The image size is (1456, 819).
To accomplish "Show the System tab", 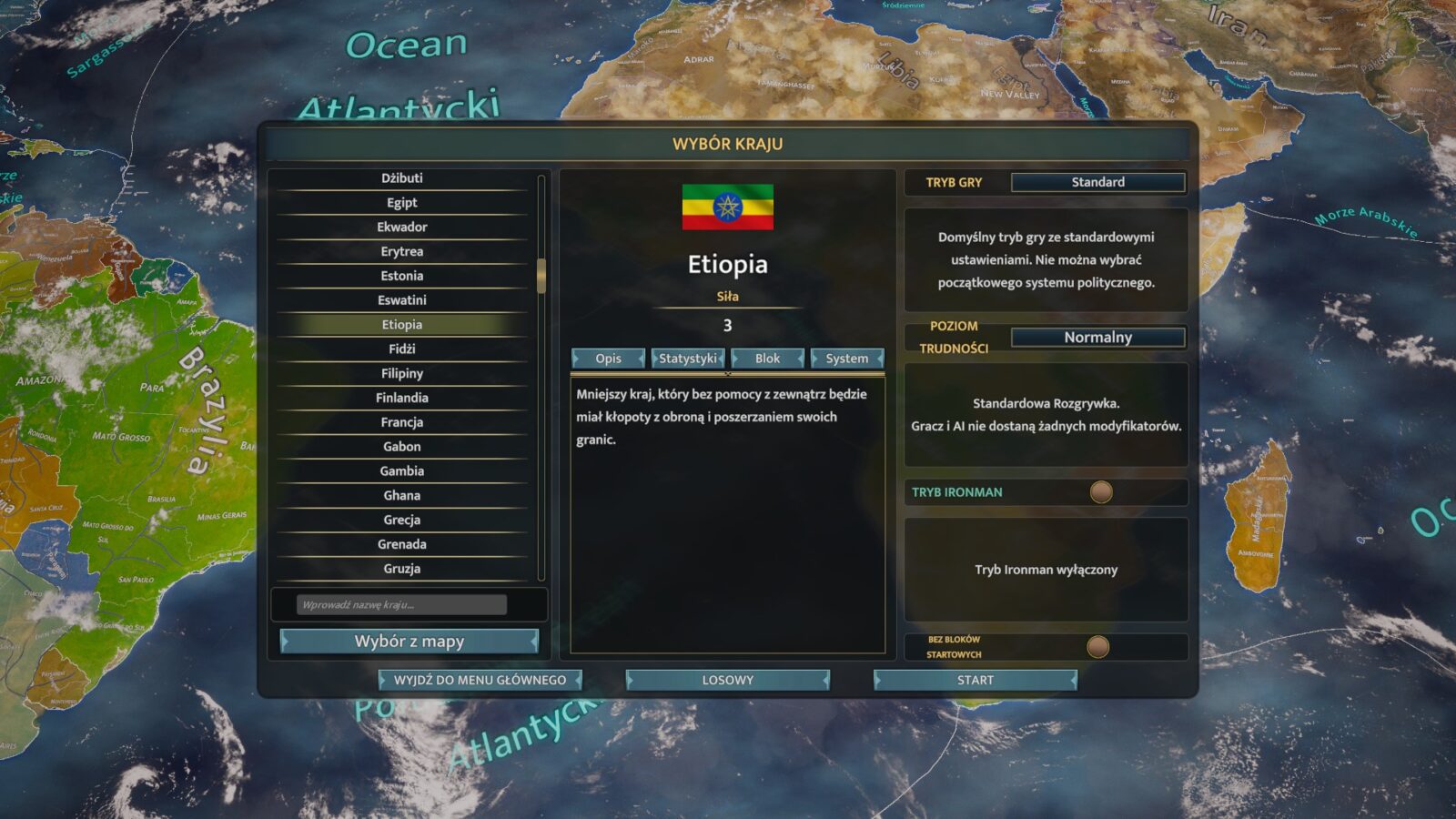I will point(846,359).
